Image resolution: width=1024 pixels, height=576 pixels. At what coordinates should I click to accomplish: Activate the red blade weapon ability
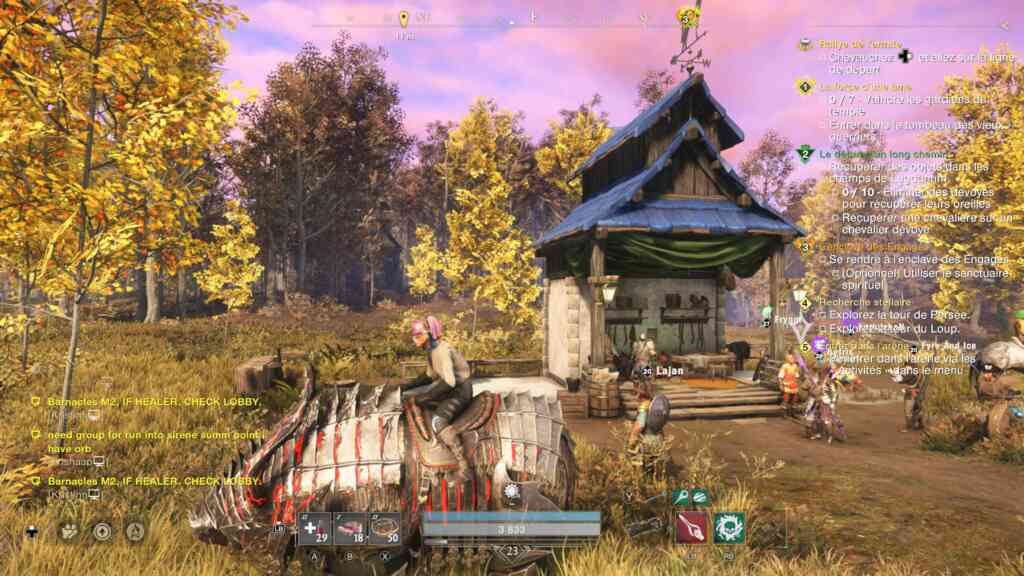(692, 527)
